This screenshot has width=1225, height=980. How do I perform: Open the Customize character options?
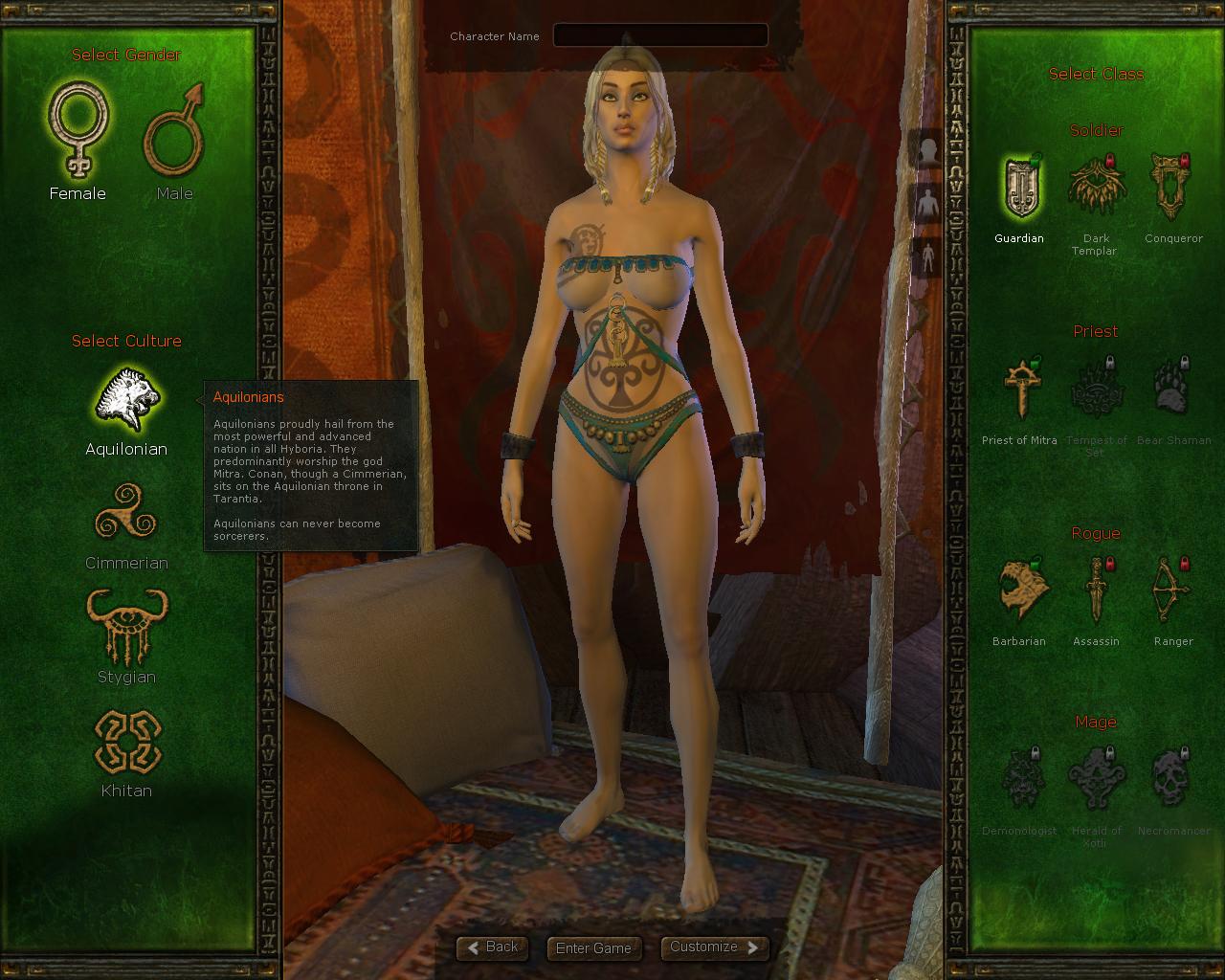tap(714, 947)
